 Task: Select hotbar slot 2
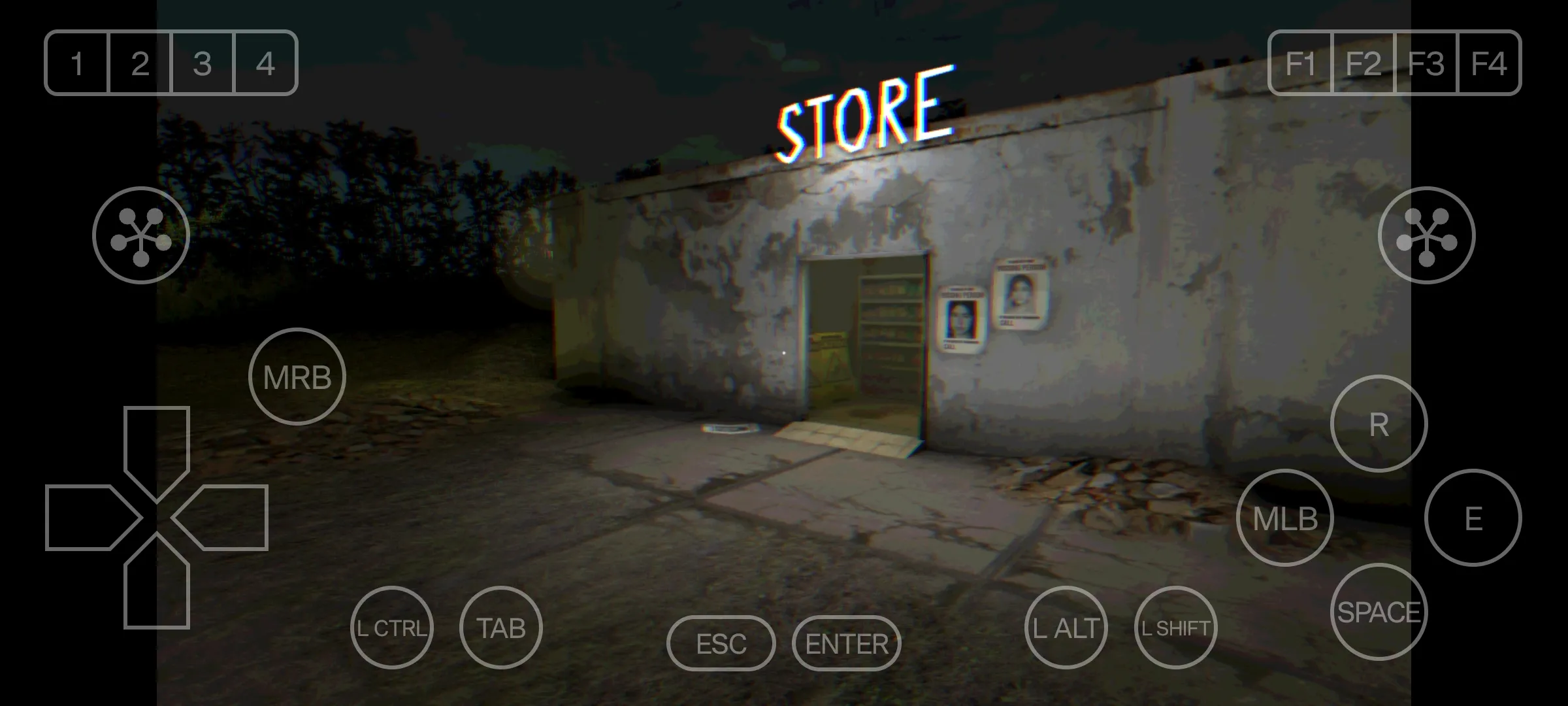[x=139, y=63]
